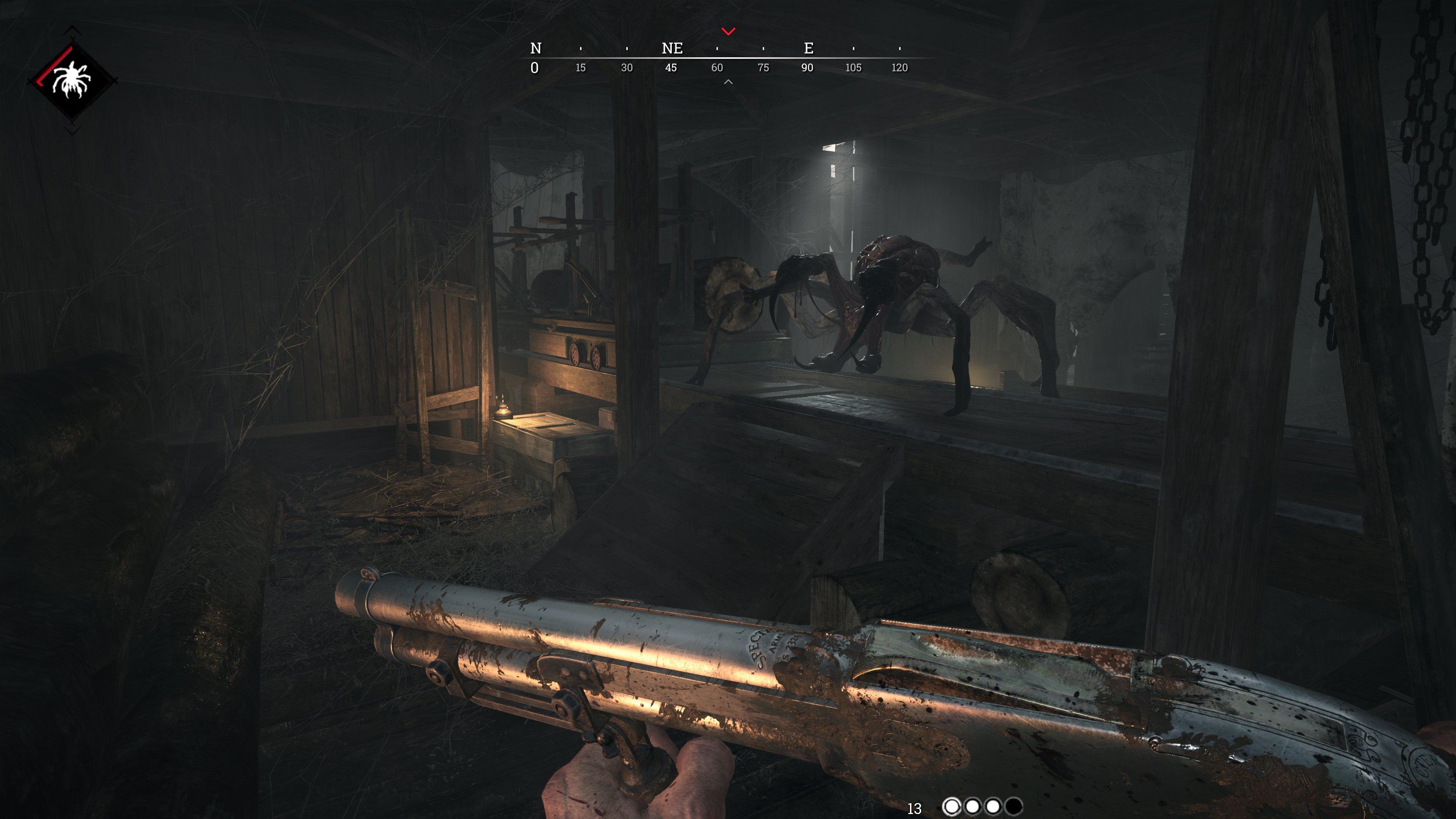
Task: Click the 120 label on compass right edge
Action: [900, 67]
